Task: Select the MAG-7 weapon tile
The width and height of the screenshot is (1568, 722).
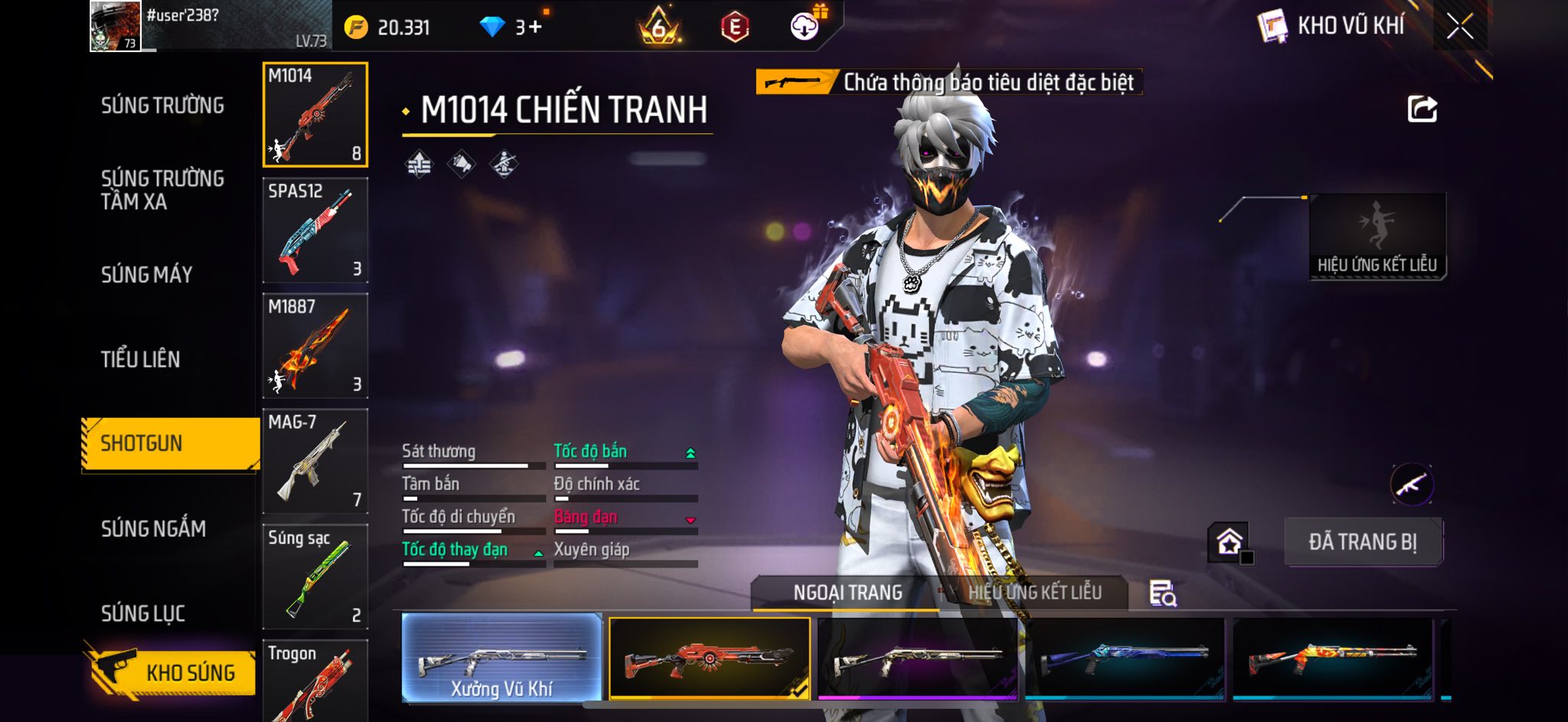Action: pos(315,461)
